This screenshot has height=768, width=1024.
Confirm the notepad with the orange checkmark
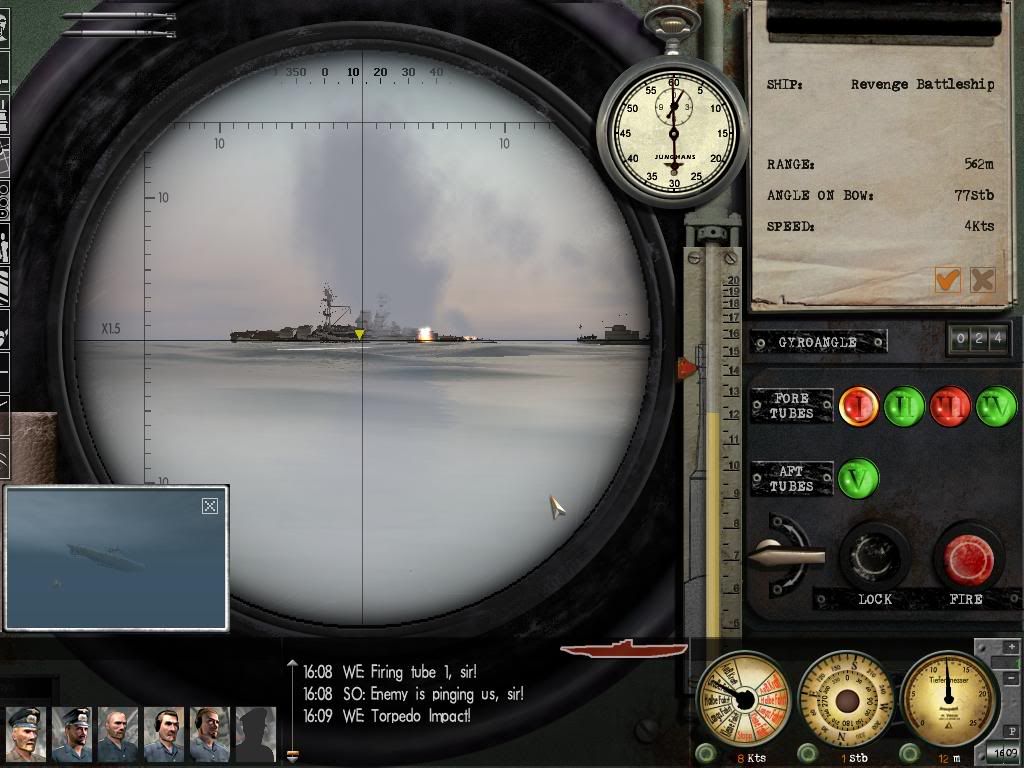[947, 280]
